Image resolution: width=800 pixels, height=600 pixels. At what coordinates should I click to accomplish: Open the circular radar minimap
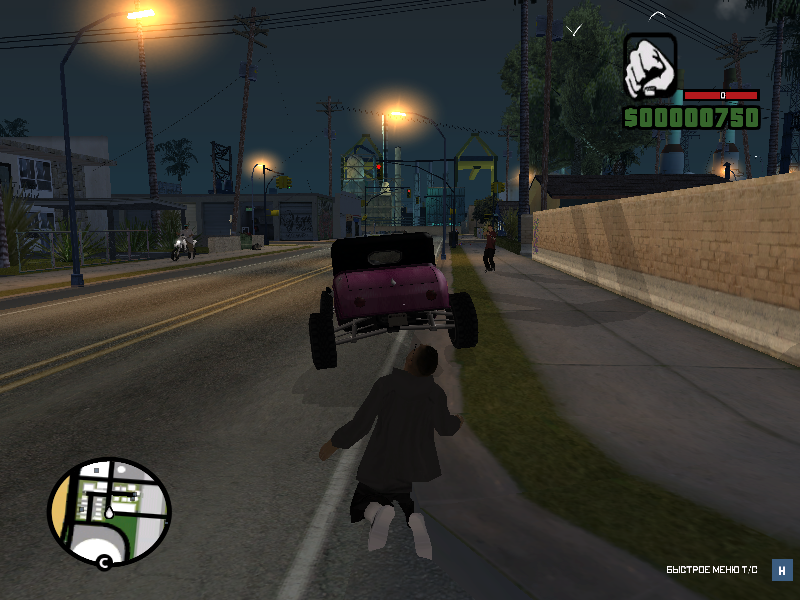click(109, 511)
